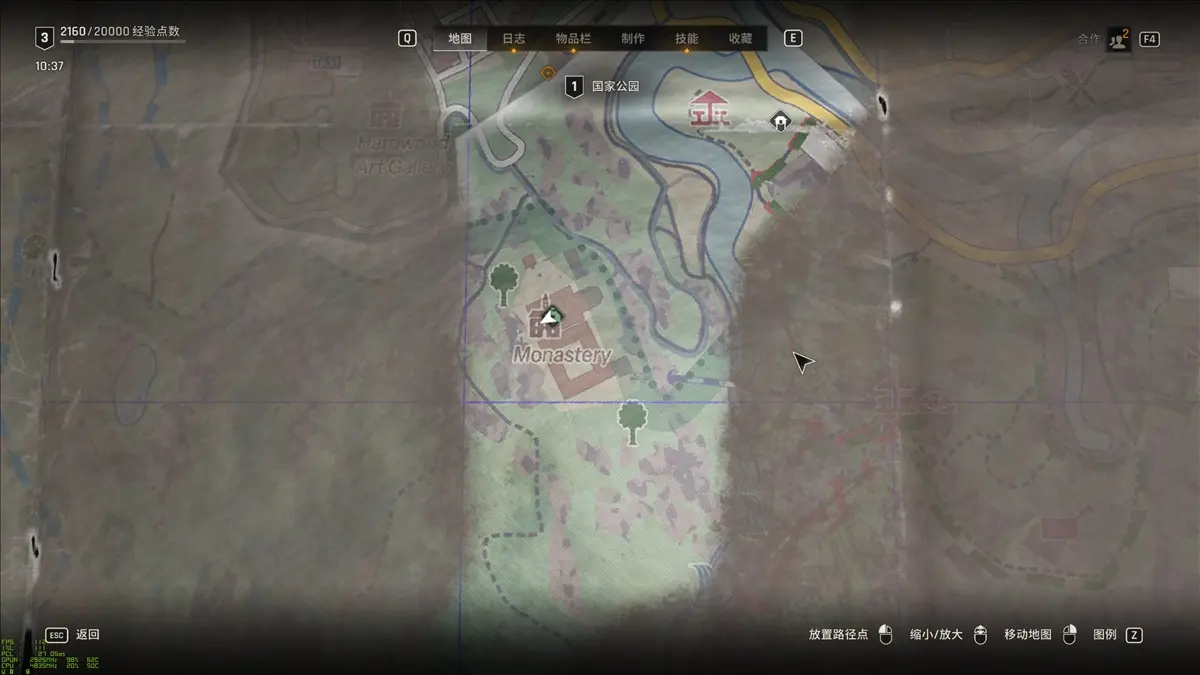1200x675 pixels.
Task: Click the 返回 back button
Action: pos(87,635)
